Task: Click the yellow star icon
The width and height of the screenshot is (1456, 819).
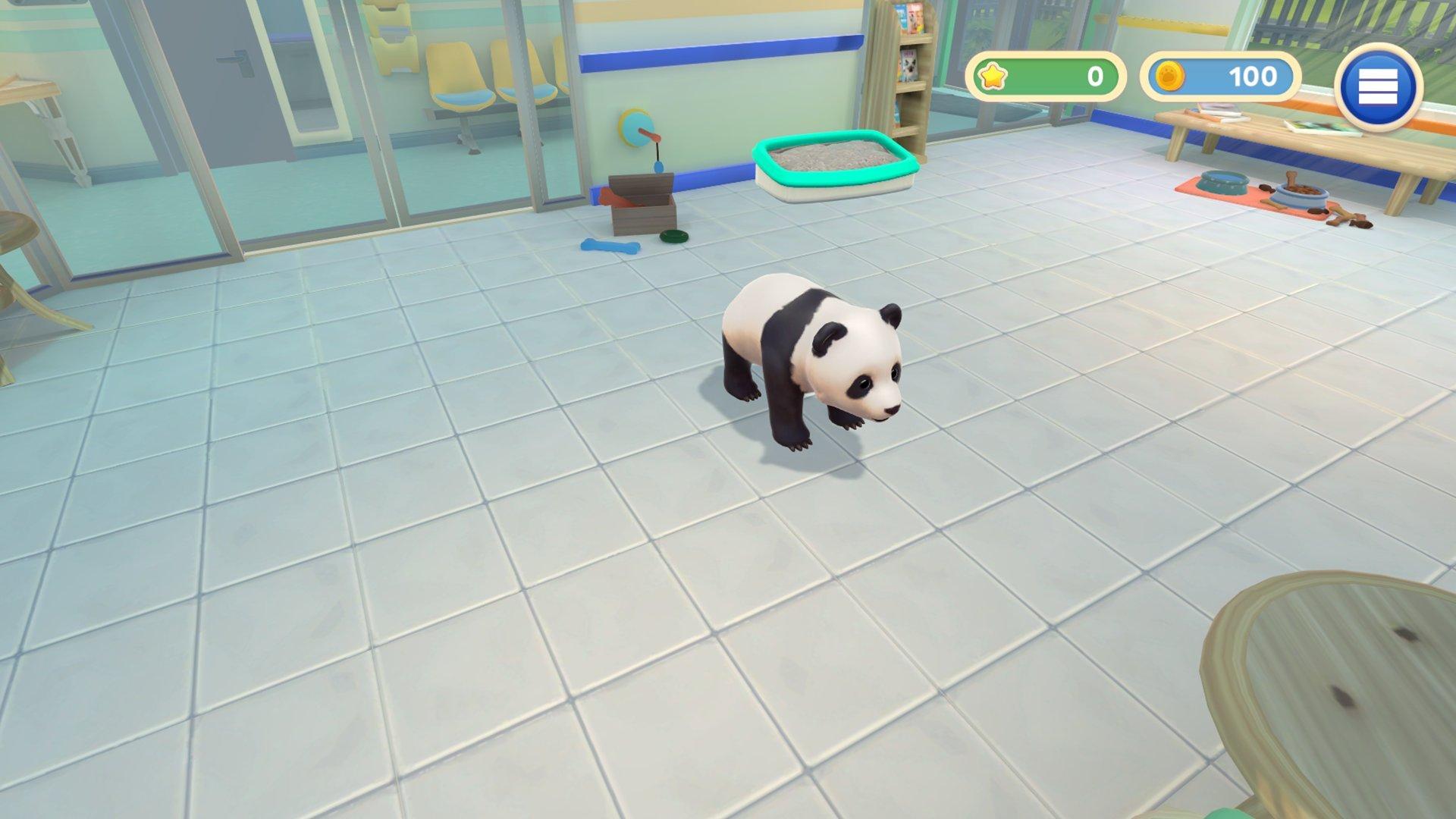Action: 994,75
